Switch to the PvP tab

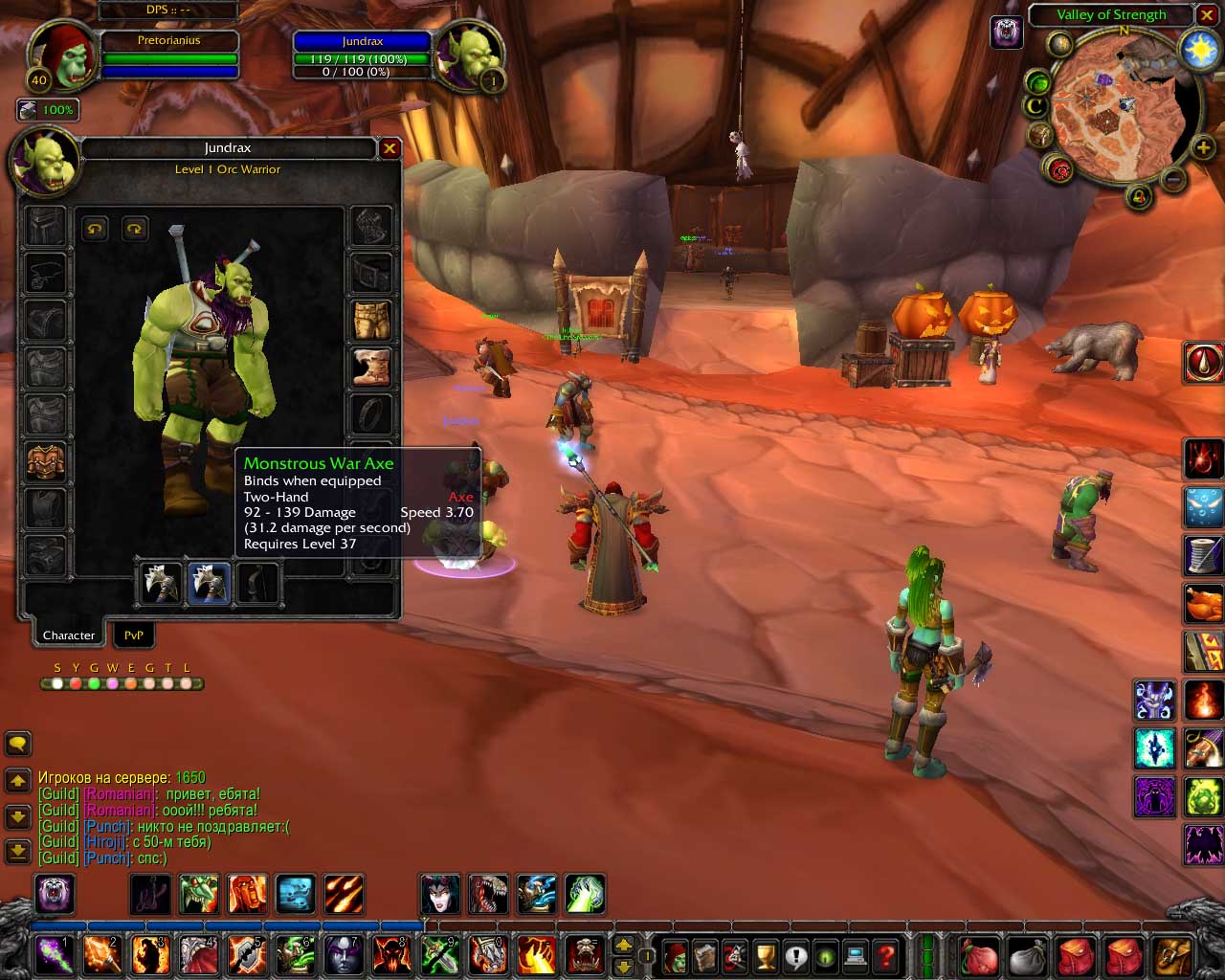coord(133,635)
